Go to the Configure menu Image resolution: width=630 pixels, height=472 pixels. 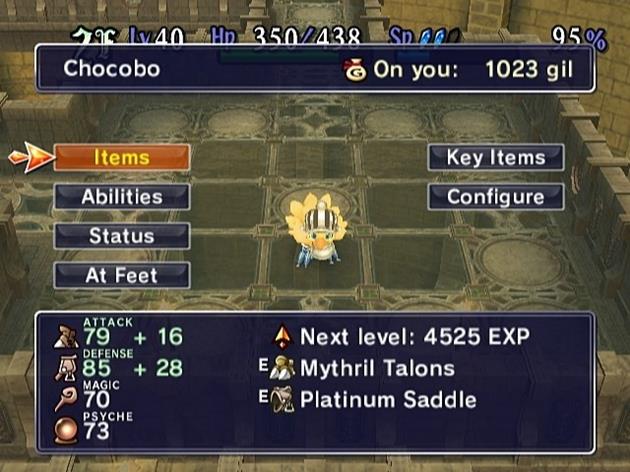pyautogui.click(x=495, y=197)
